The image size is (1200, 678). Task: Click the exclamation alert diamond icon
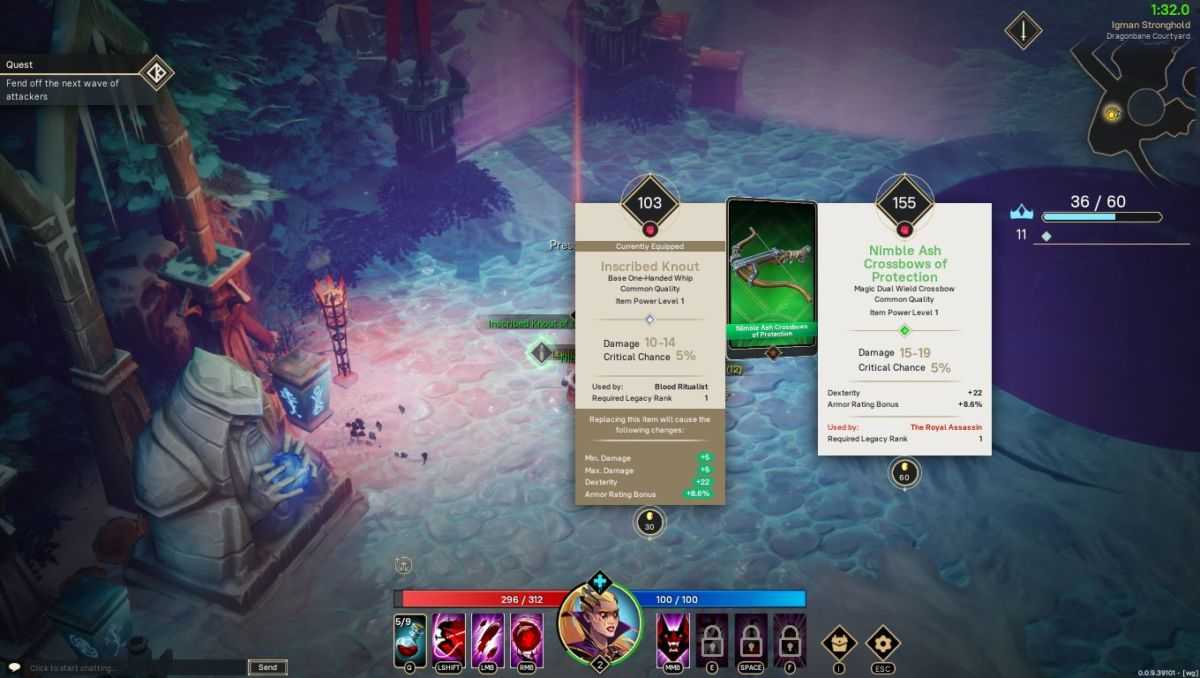point(1023,31)
